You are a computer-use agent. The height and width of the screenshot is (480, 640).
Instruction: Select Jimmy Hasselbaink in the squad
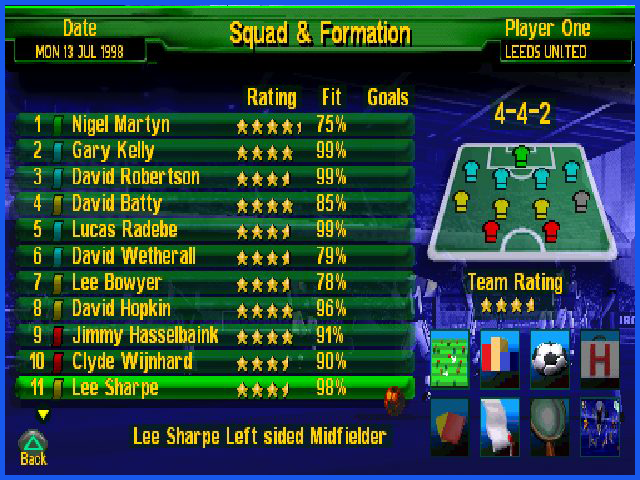[215, 334]
